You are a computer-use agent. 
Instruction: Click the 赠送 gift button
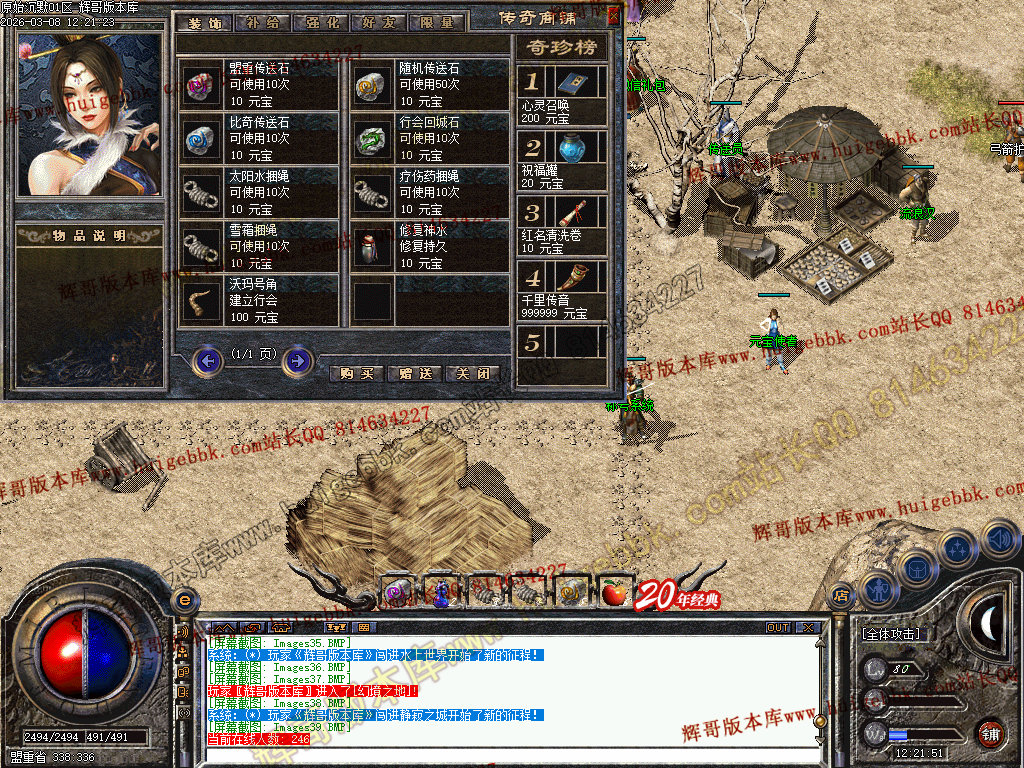tap(414, 373)
